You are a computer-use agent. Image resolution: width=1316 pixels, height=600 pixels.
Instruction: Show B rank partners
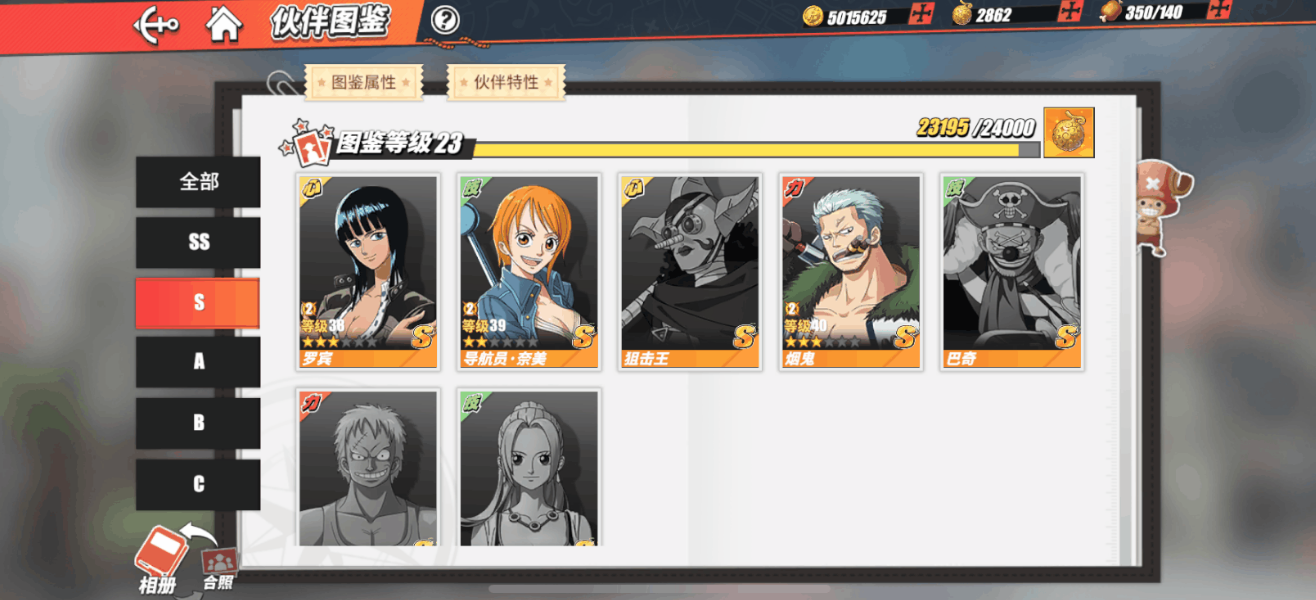[x=198, y=423]
